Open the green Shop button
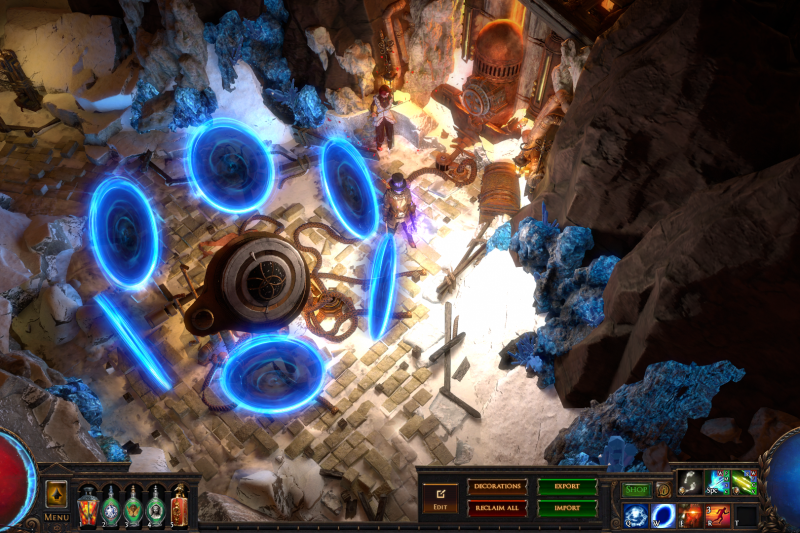 point(636,490)
